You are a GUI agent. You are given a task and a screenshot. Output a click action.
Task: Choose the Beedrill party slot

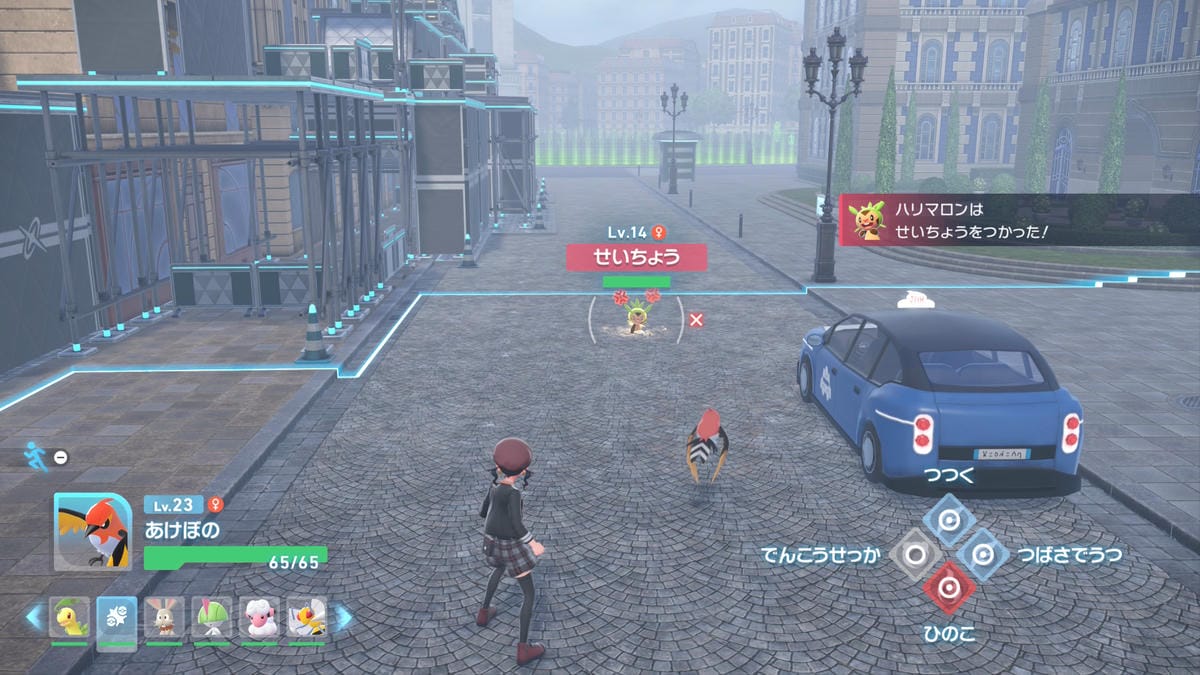(306, 619)
